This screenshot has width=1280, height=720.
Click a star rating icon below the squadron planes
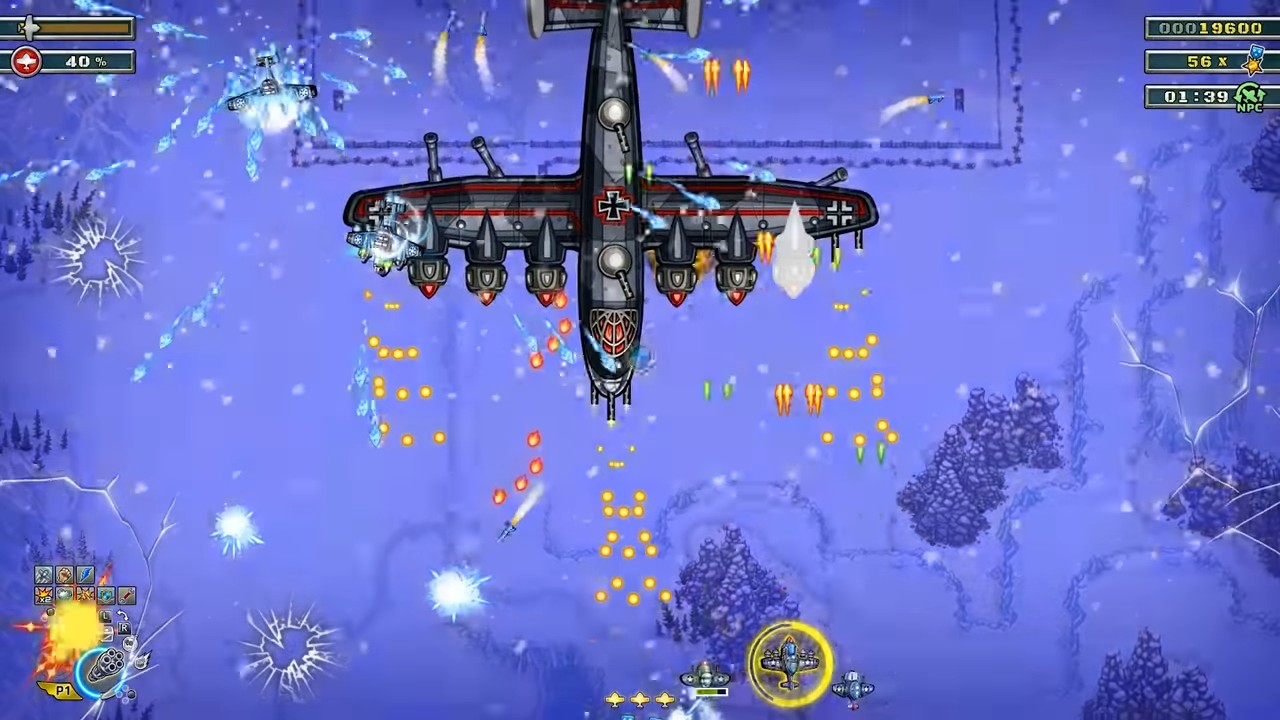640,700
